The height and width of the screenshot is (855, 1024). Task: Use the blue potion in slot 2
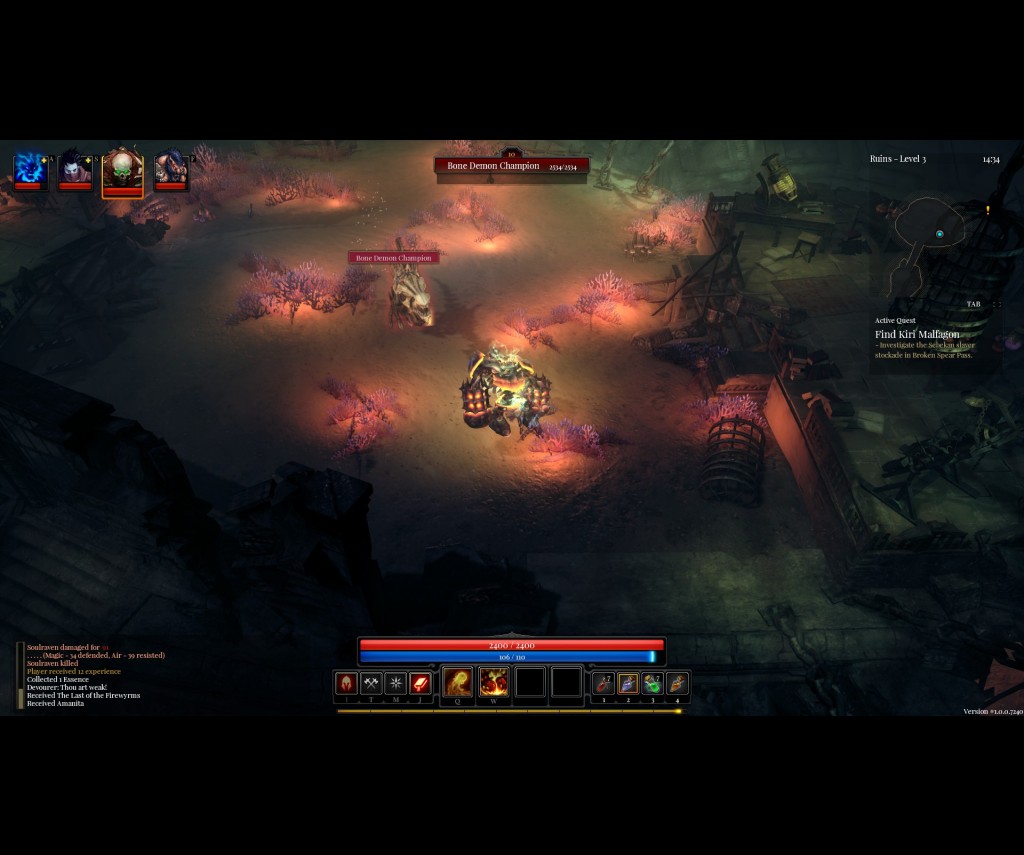628,684
